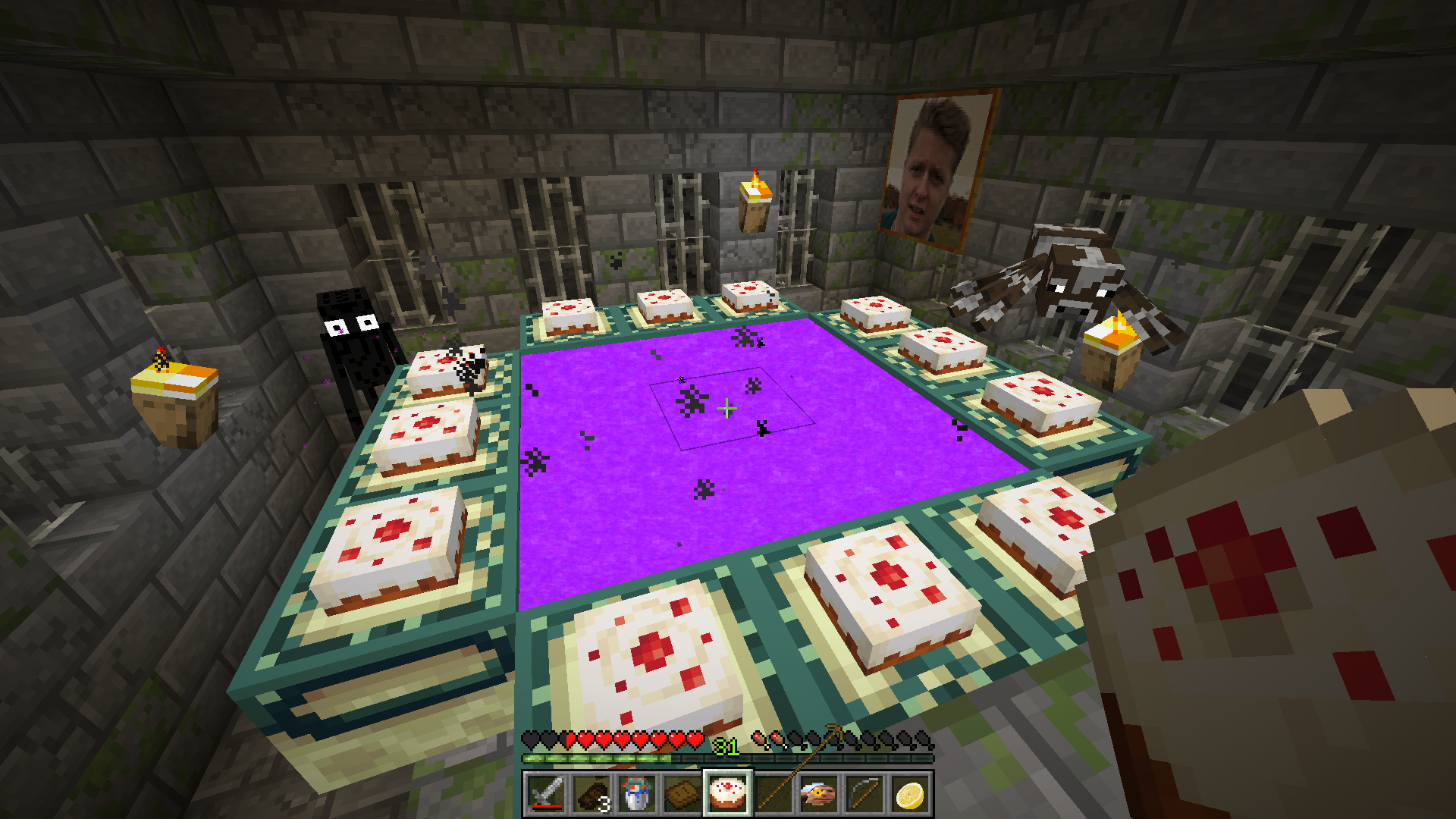
Task: Select the bow in hotbar slot eight
Action: (862, 792)
